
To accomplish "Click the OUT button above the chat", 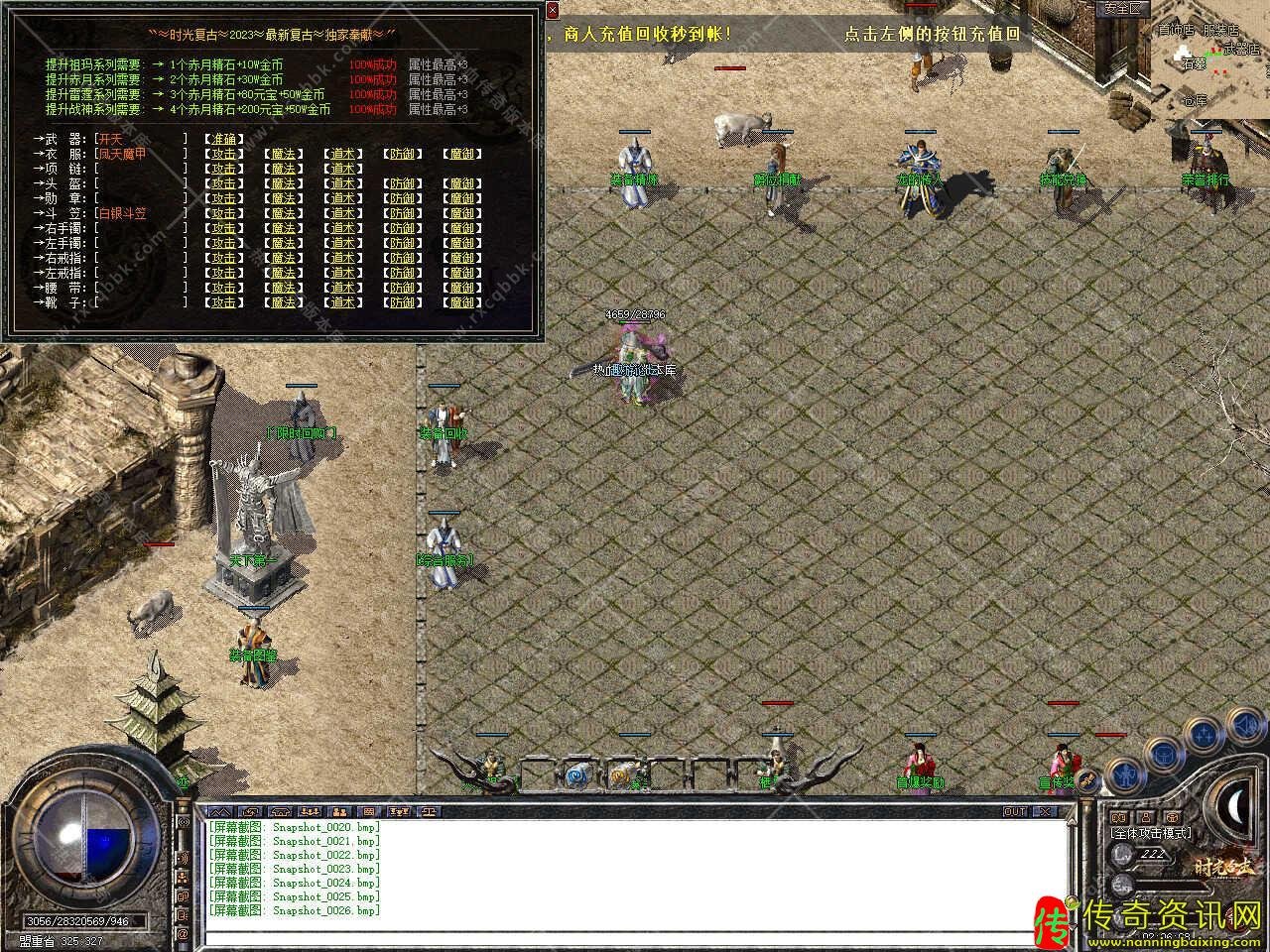I will (x=1015, y=811).
